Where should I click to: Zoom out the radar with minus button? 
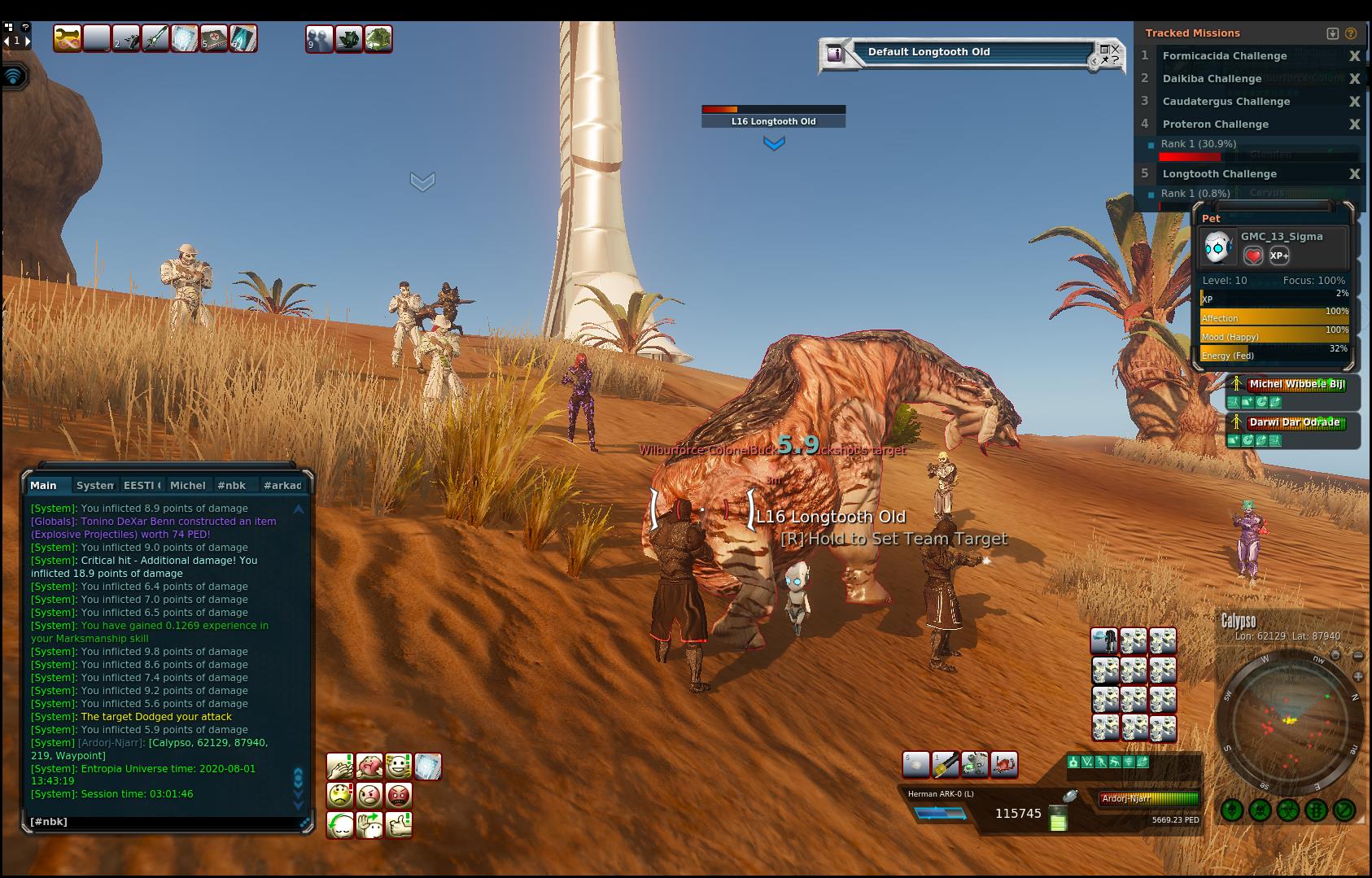1357,656
